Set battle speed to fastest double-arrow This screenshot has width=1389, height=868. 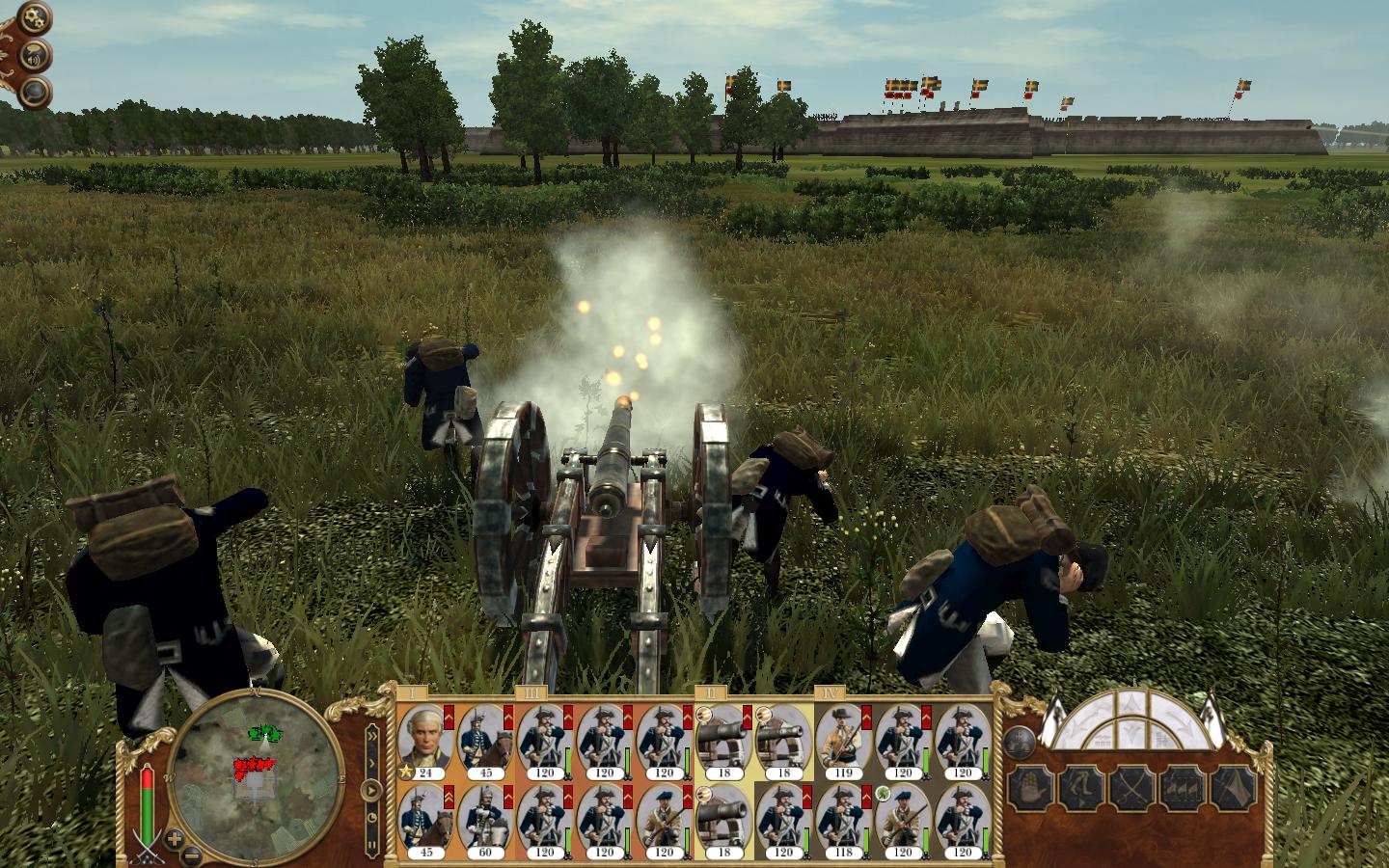click(371, 735)
